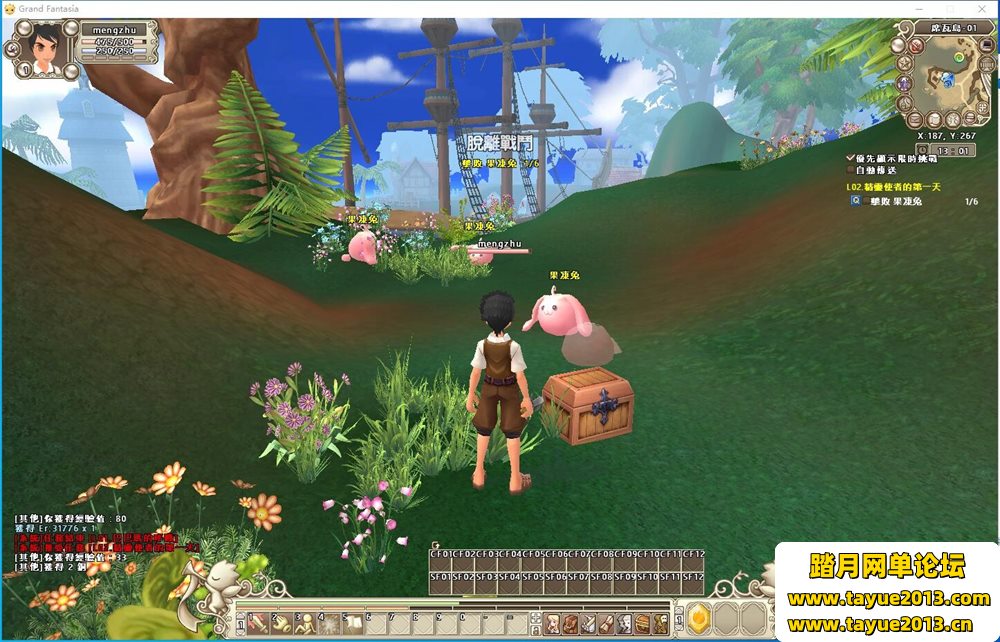
Task: Use the pointing hand skill in slot 2
Action: [279, 622]
